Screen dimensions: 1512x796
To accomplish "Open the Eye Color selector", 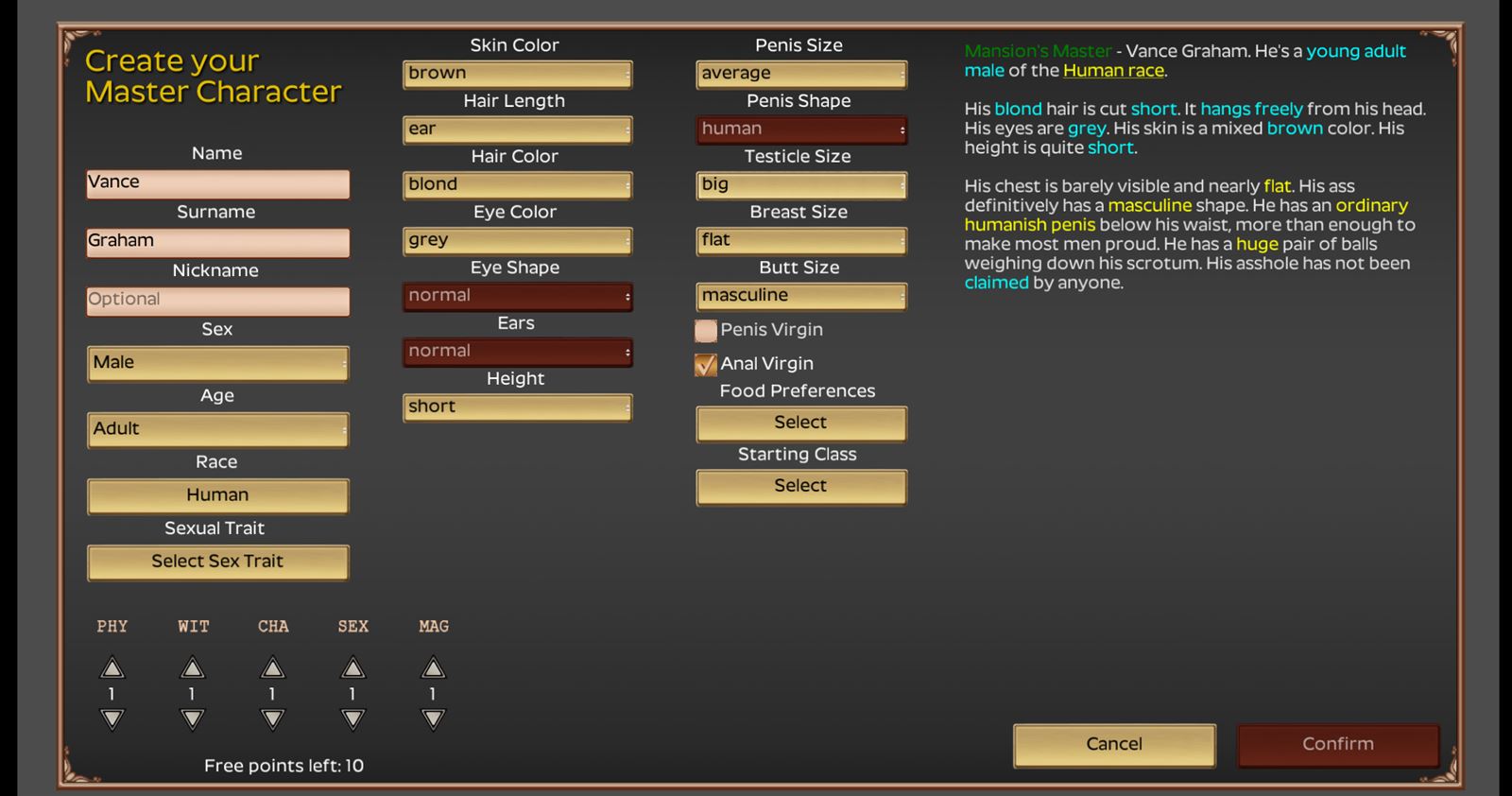I will pos(517,240).
